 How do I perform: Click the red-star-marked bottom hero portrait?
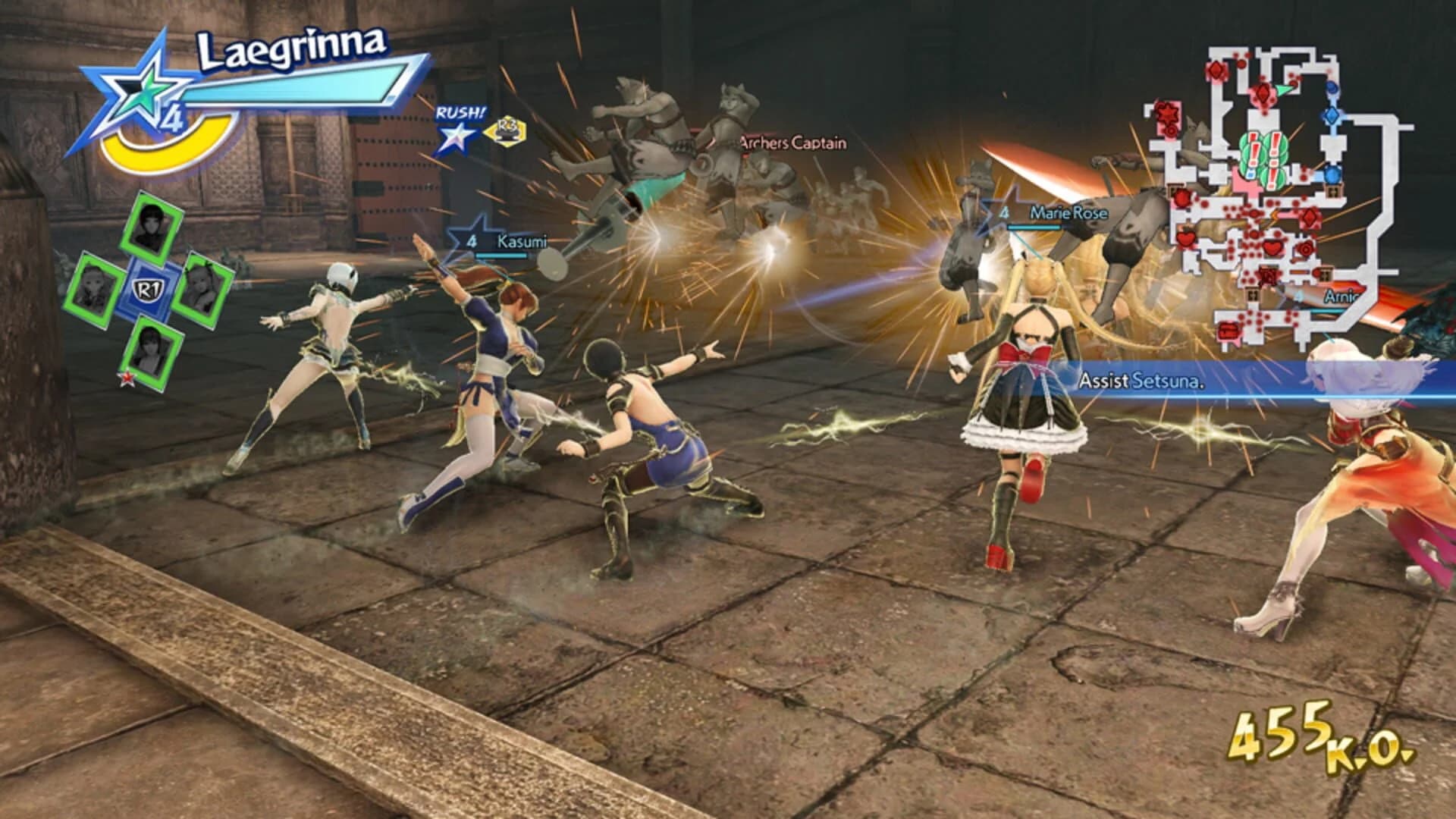click(x=151, y=350)
